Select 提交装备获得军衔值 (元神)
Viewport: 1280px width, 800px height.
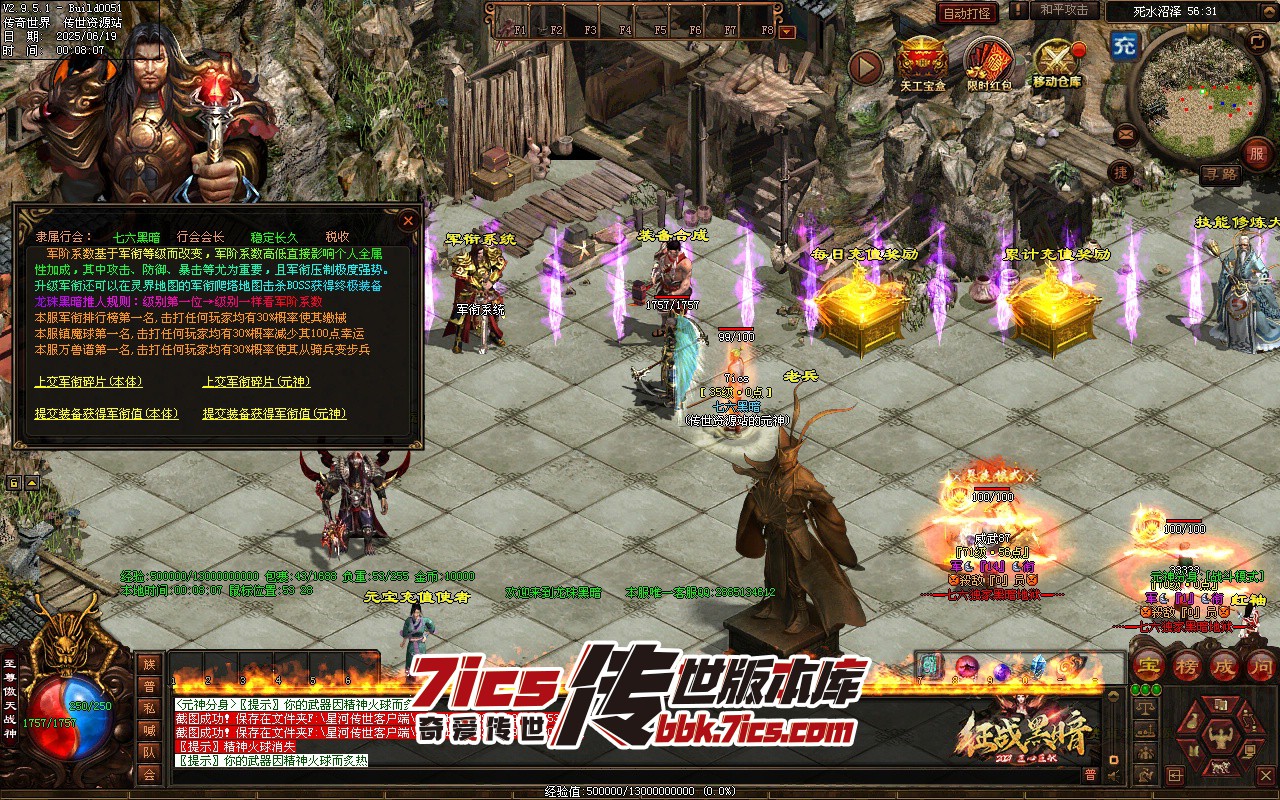click(274, 413)
